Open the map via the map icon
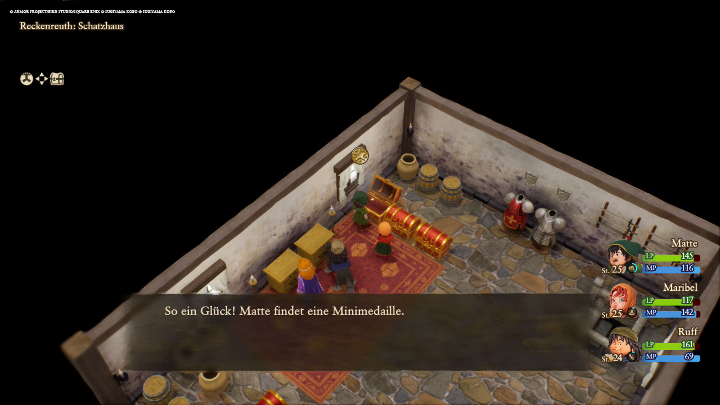The image size is (720, 405). click(57, 79)
